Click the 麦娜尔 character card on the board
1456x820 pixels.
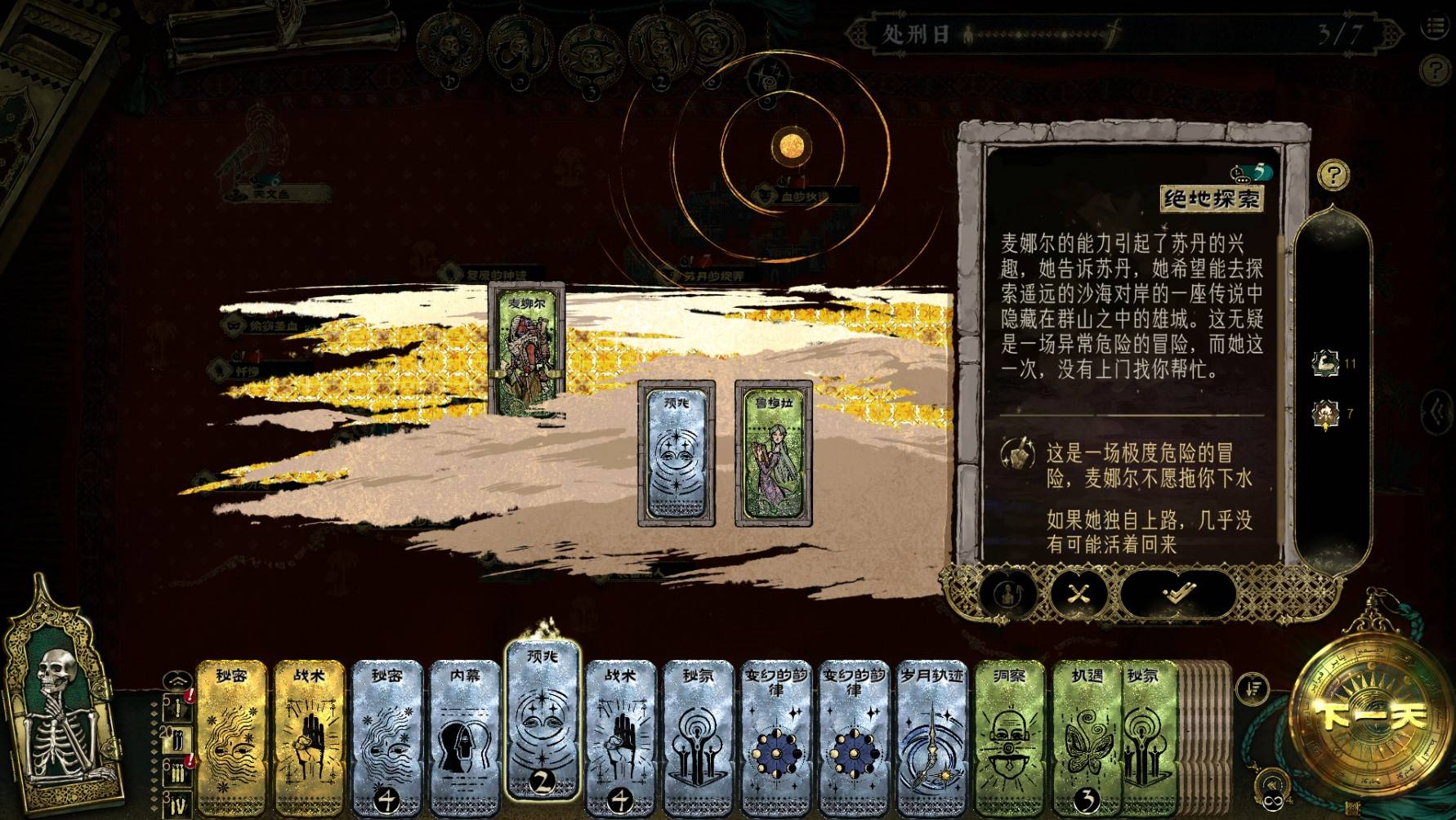527,347
